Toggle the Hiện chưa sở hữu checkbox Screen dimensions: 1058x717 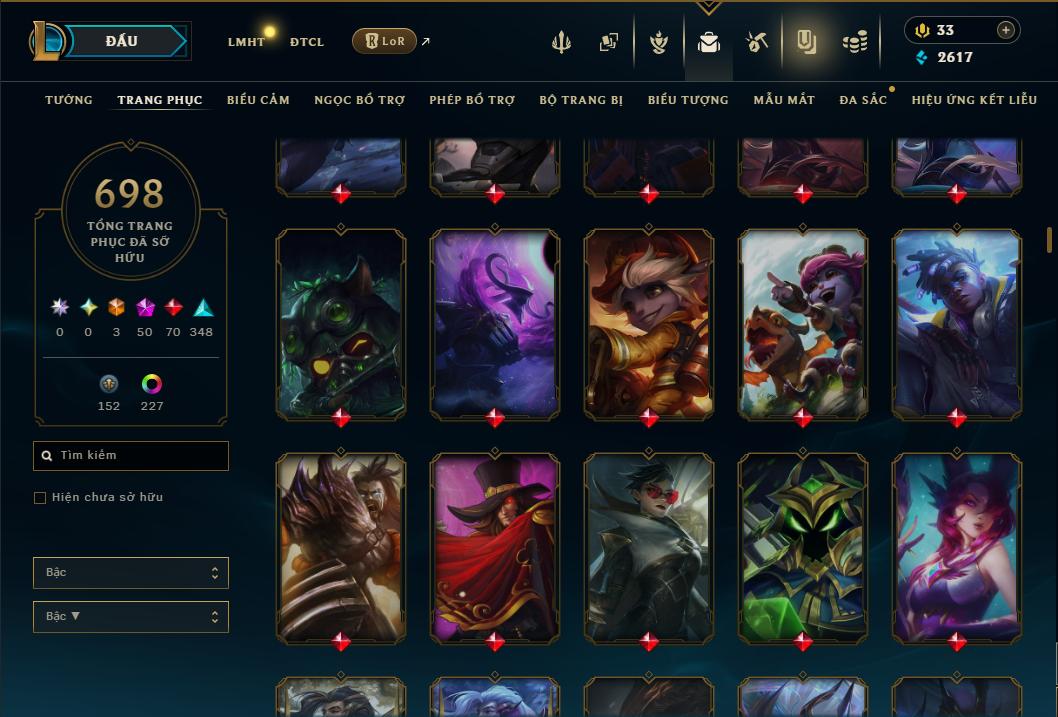tap(40, 498)
